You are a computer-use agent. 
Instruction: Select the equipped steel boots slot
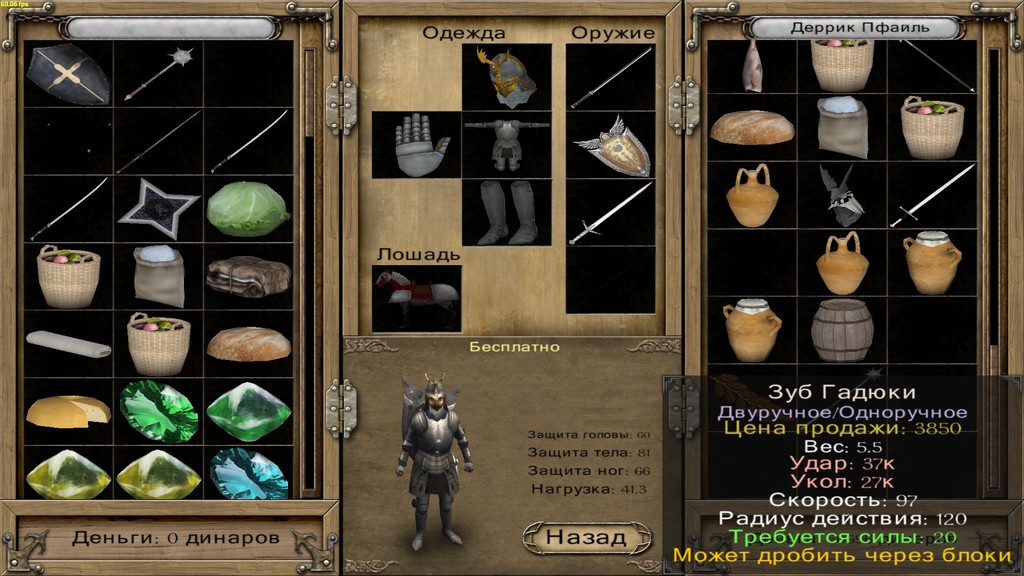click(506, 212)
